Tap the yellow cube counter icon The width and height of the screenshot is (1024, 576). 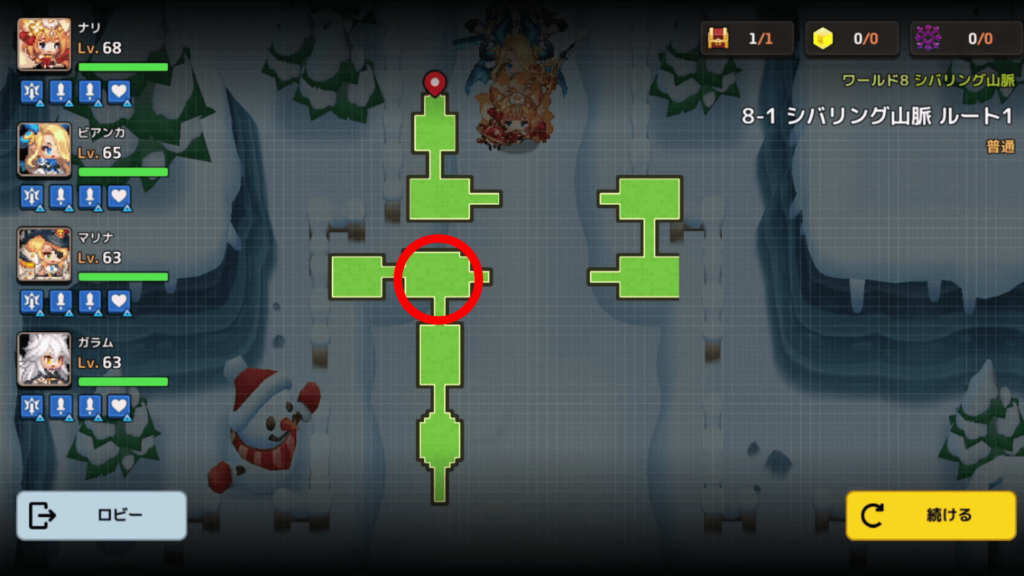(823, 39)
